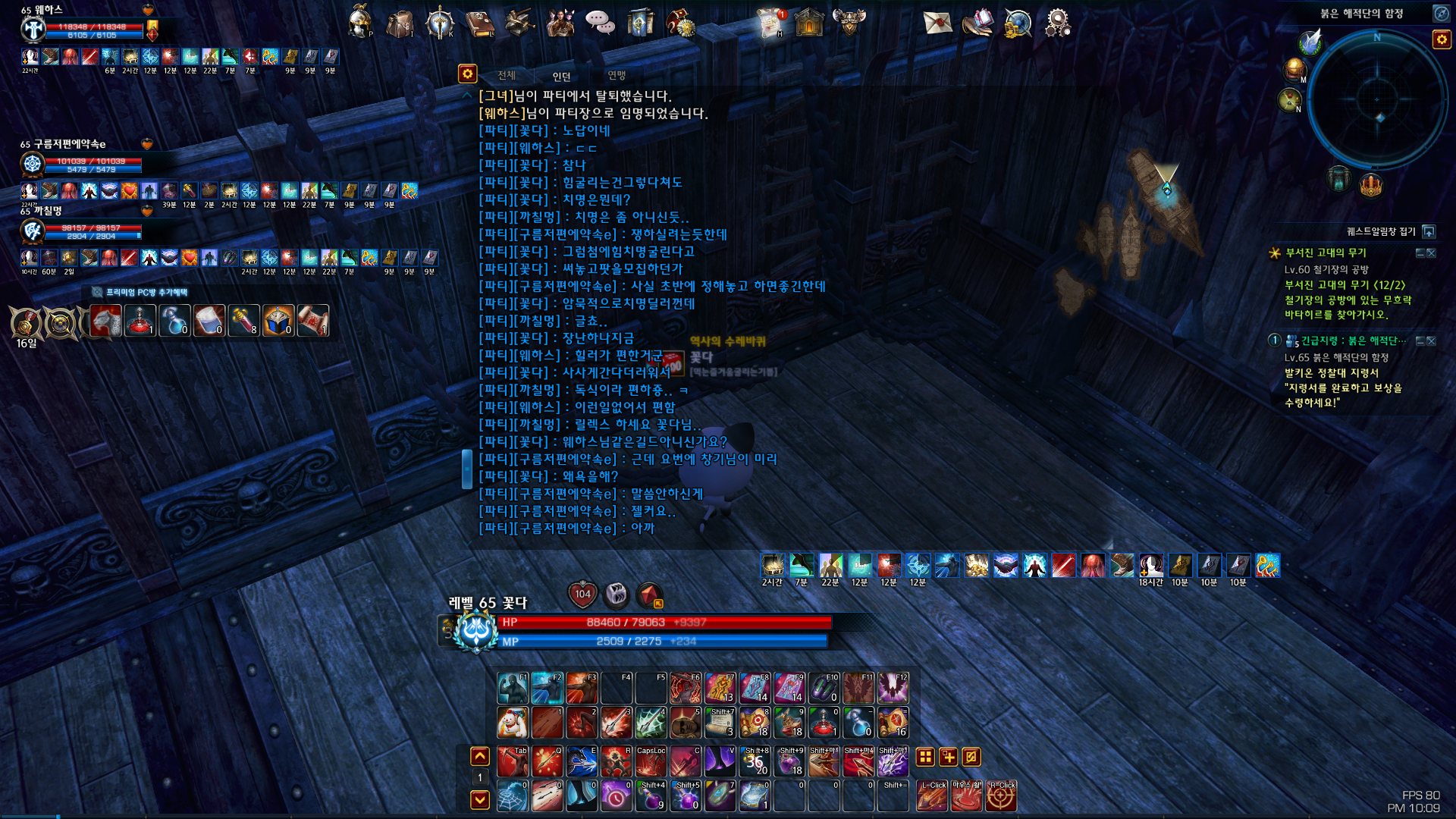Close the 부서진 고대의 무기 quest entry
Screen dimensions: 1456x819
coord(1431,253)
